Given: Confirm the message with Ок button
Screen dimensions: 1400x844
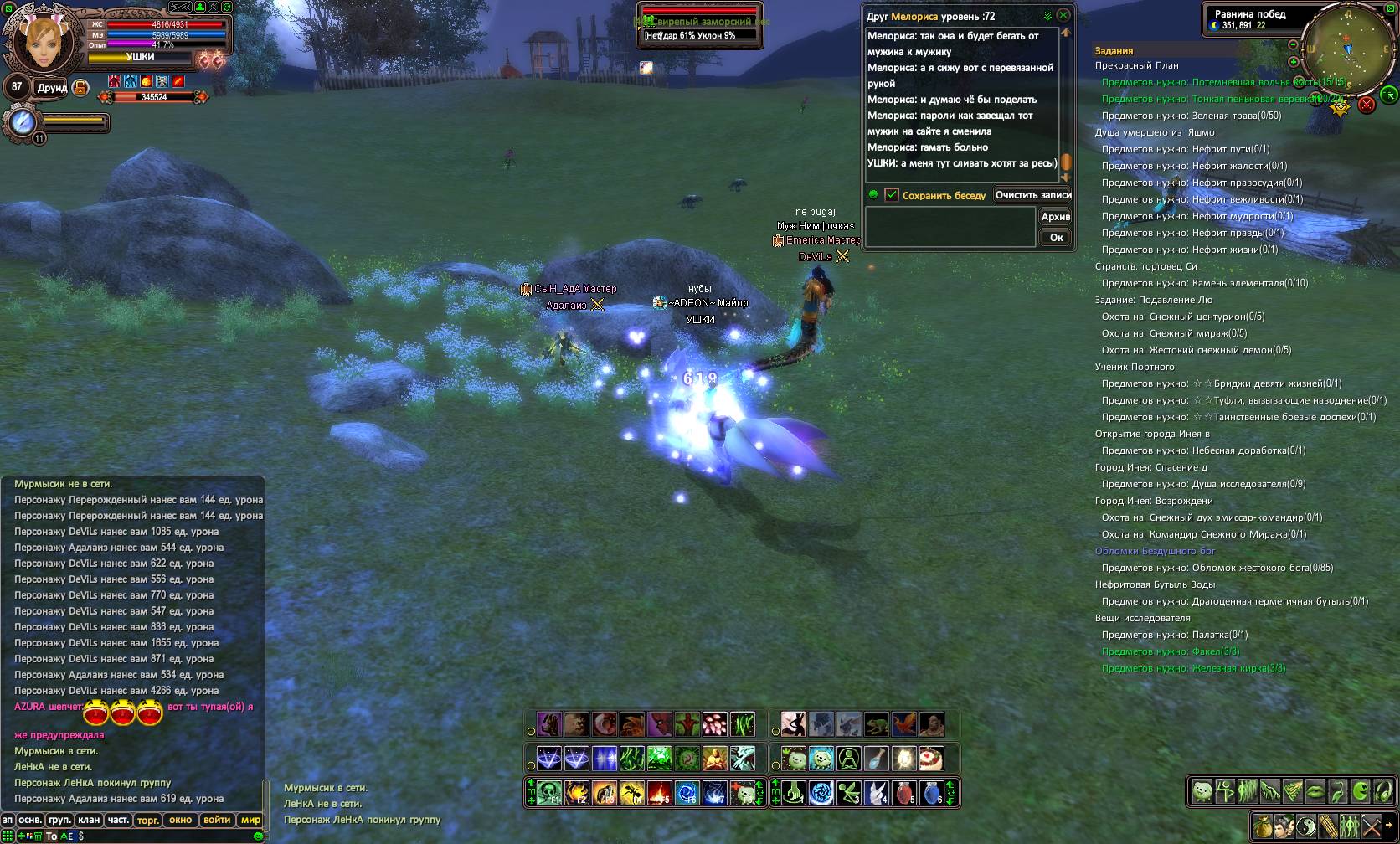Looking at the screenshot, I should point(1056,238).
